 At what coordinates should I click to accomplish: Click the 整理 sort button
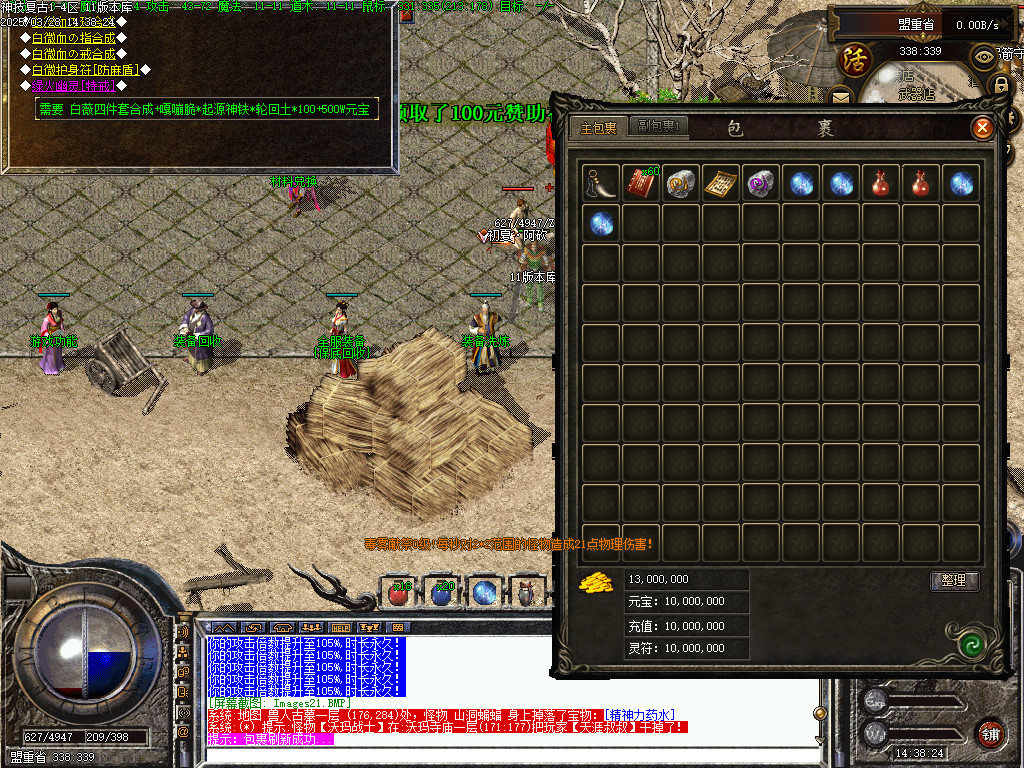(953, 581)
